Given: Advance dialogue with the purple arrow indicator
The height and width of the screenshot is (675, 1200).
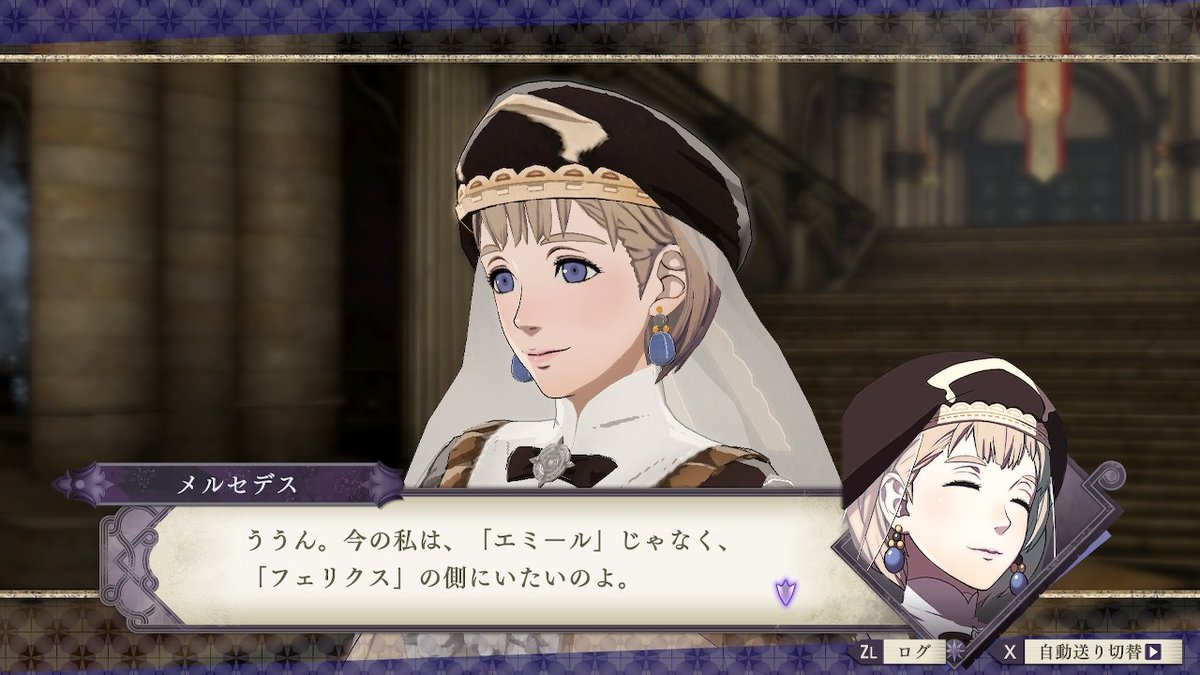Looking at the screenshot, I should click(784, 591).
